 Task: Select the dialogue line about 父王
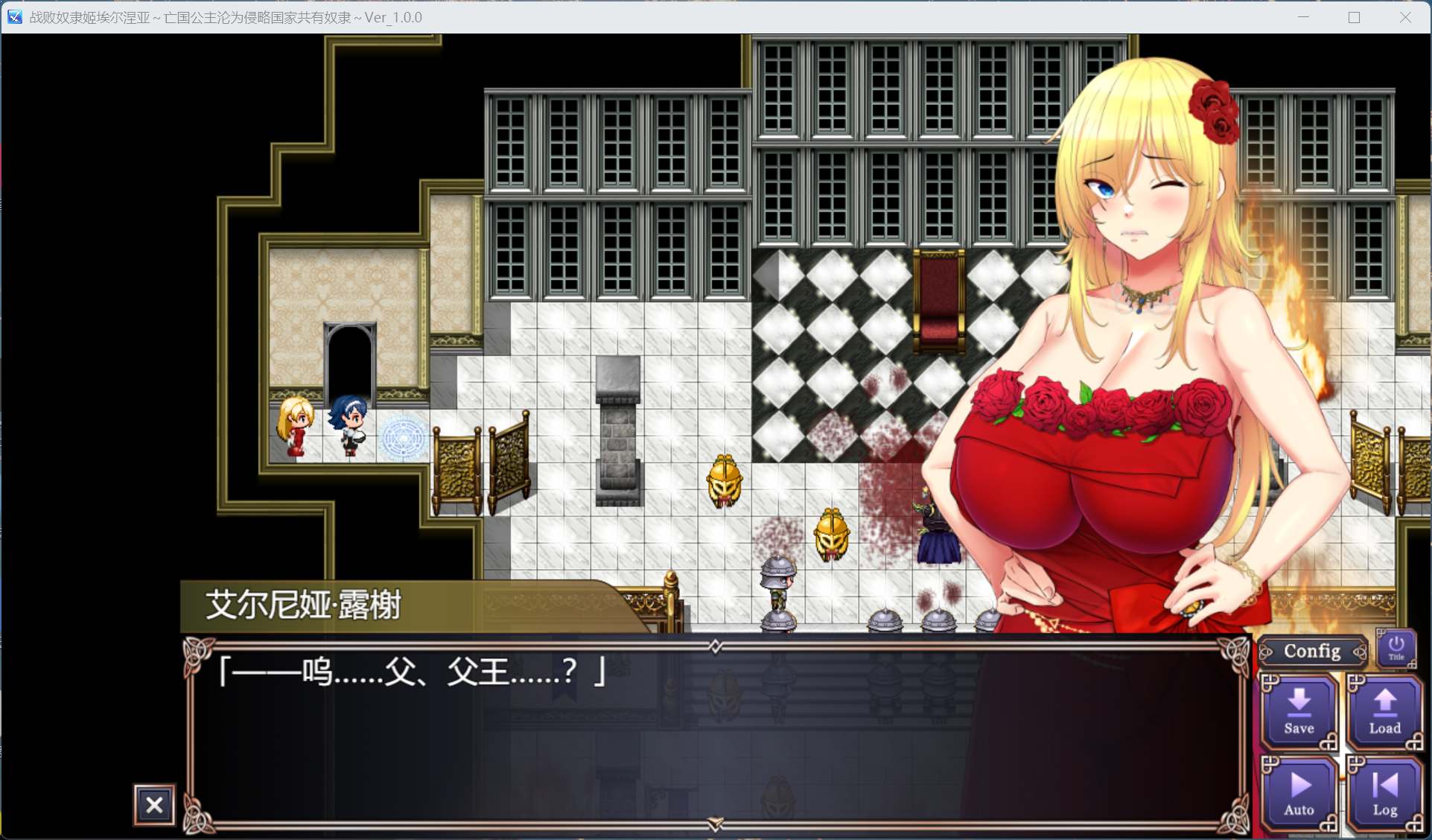coord(410,672)
